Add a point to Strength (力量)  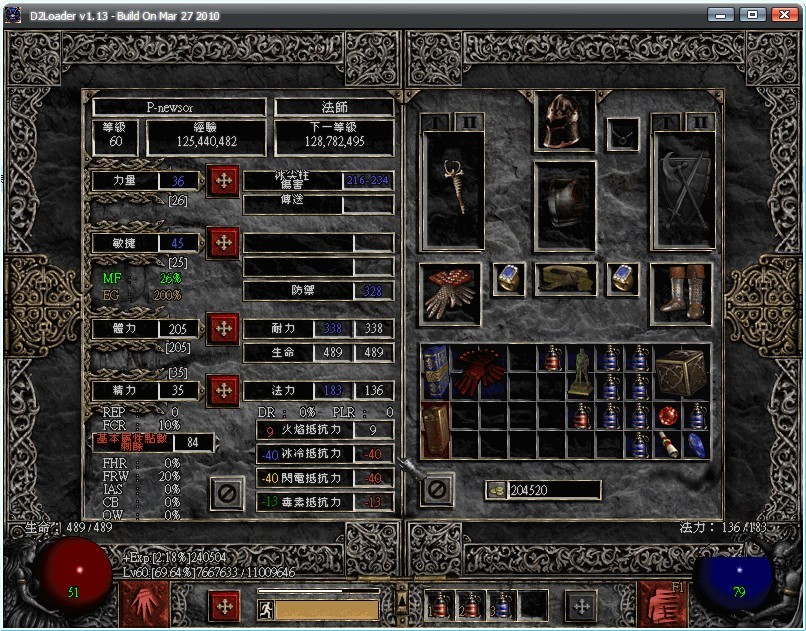point(222,181)
